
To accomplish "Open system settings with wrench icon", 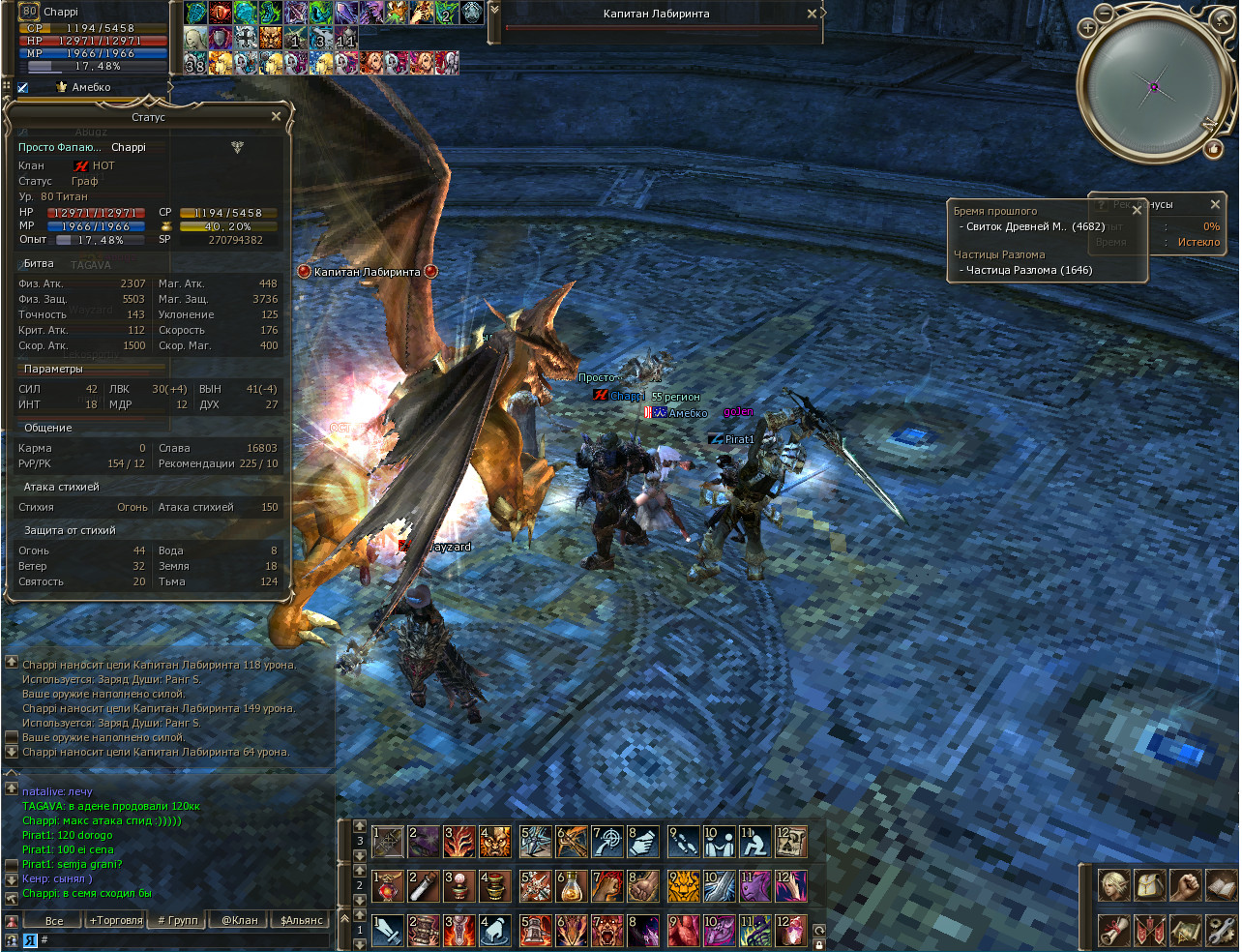I will 1221,930.
